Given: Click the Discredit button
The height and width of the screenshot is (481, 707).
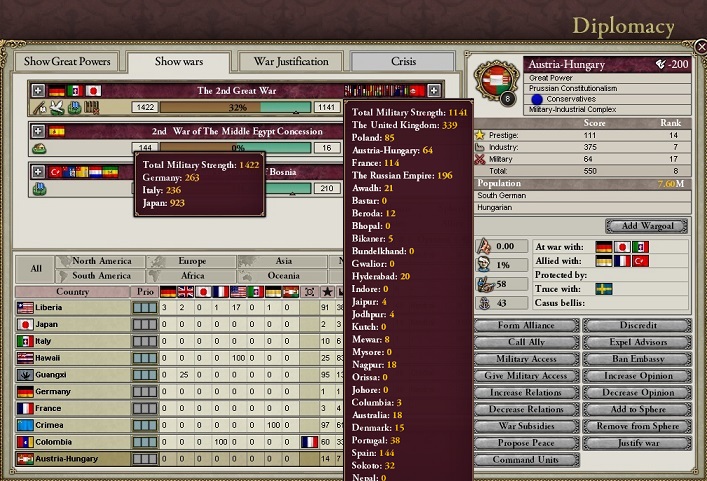Looking at the screenshot, I should tap(636, 326).
